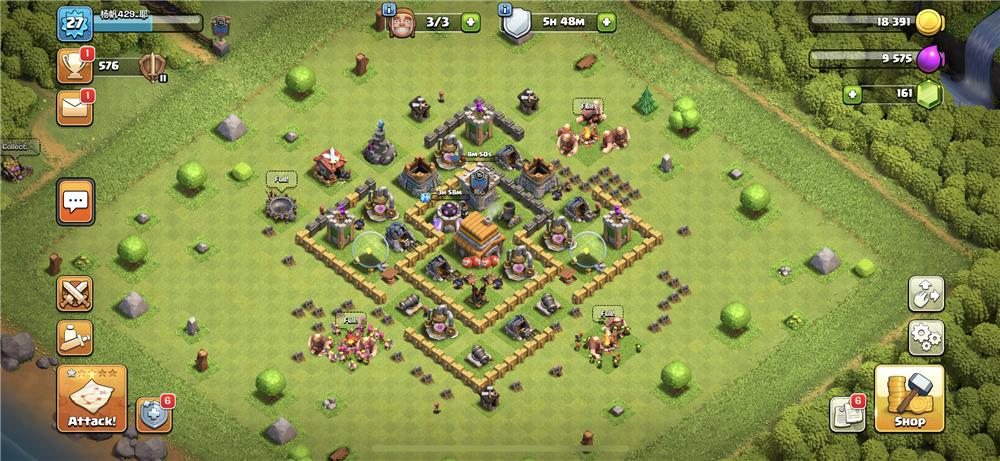
Task: Open the Shop
Action: (x=909, y=399)
